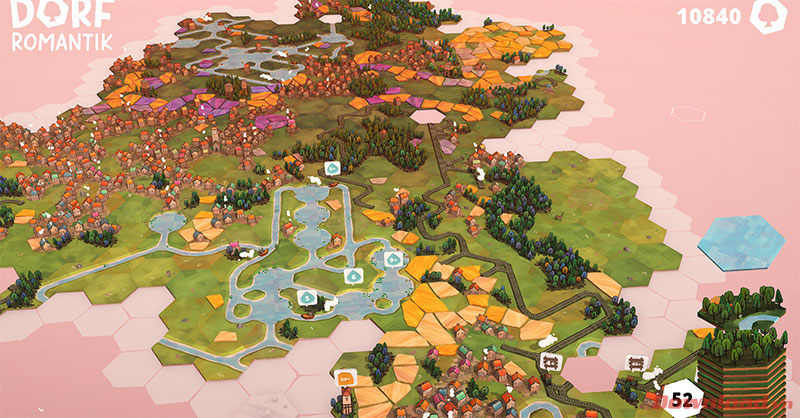
Task: Select the orange field quest marker
Action: (347, 378)
